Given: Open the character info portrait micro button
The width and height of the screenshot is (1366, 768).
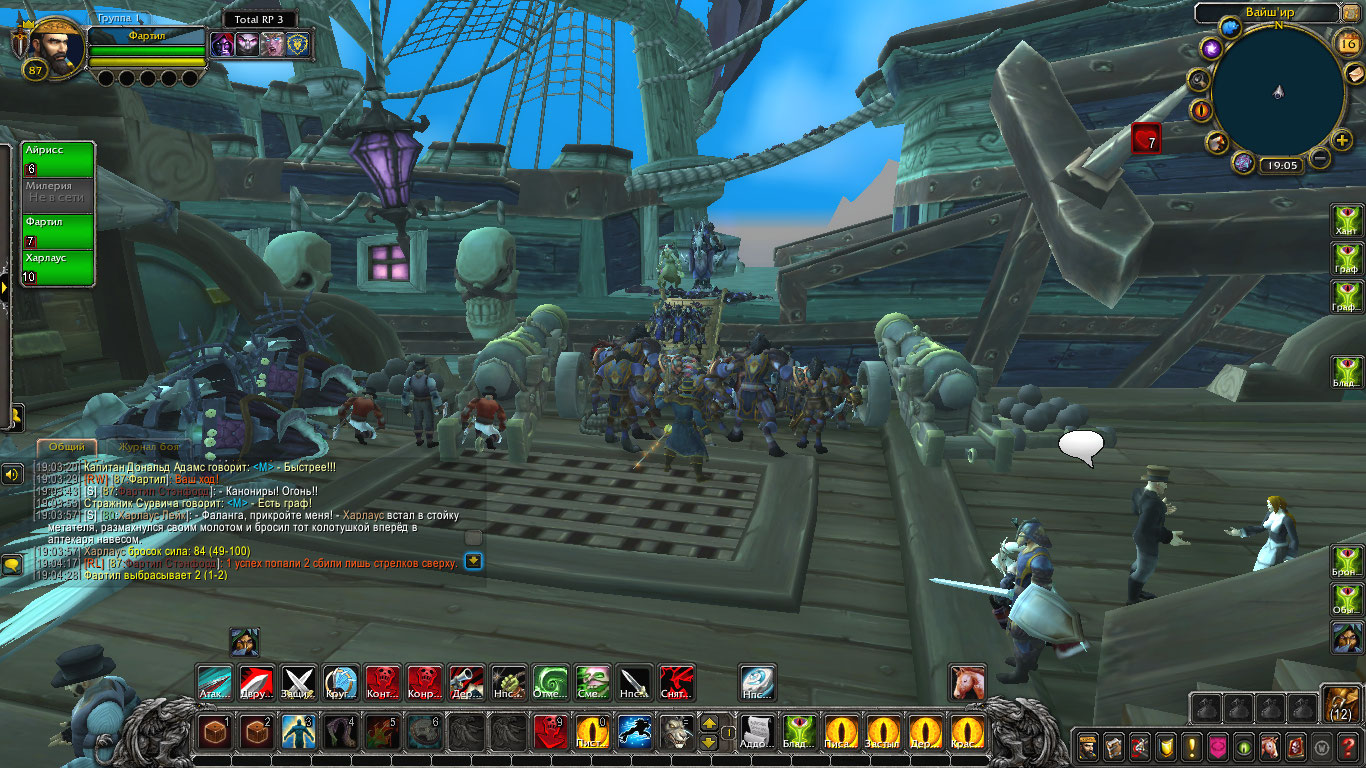Looking at the screenshot, I should 1087,747.
